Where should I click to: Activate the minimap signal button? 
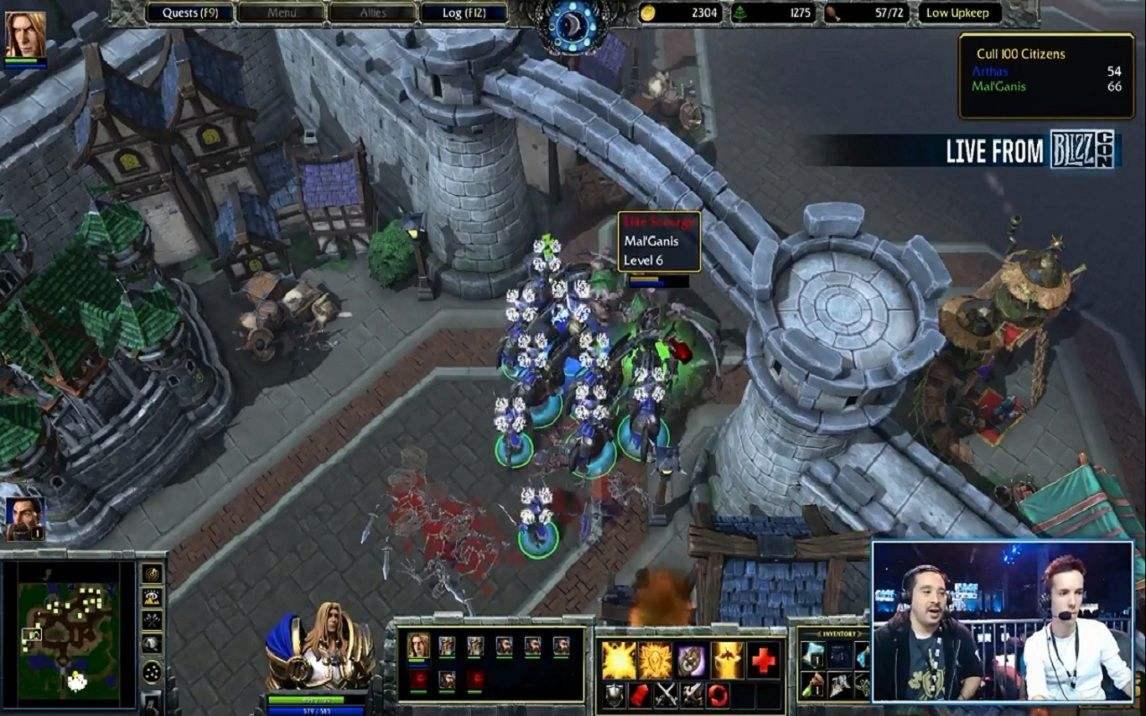pyautogui.click(x=152, y=573)
